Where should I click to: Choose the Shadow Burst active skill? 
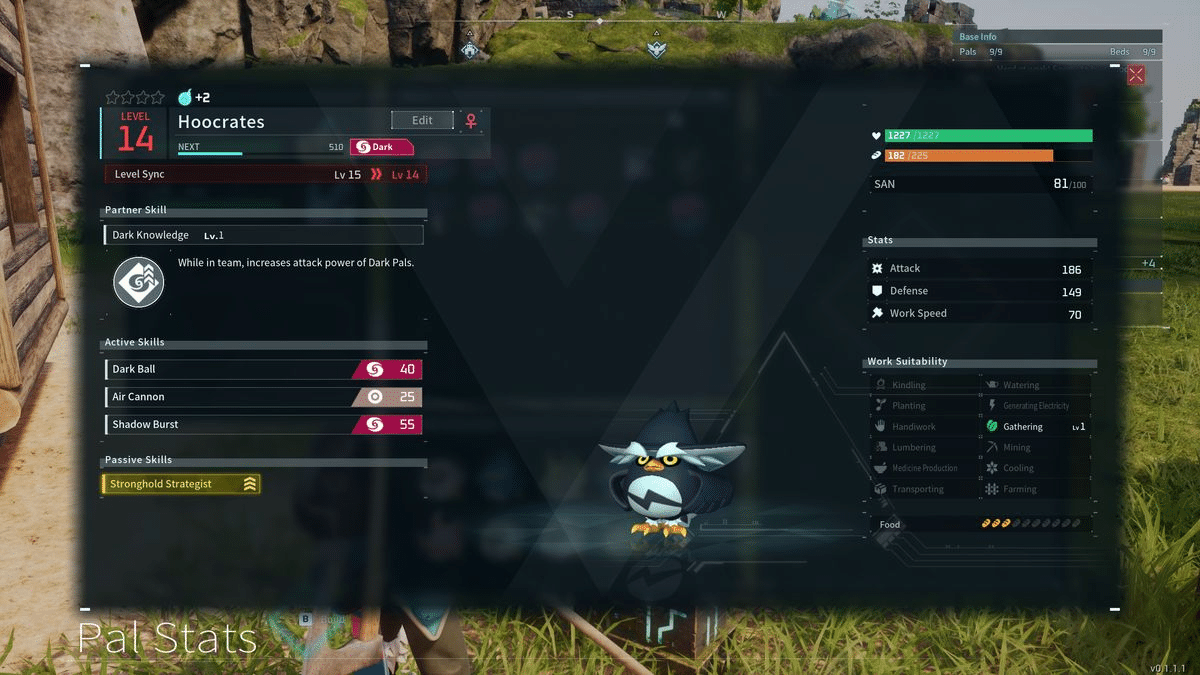[x=263, y=425]
